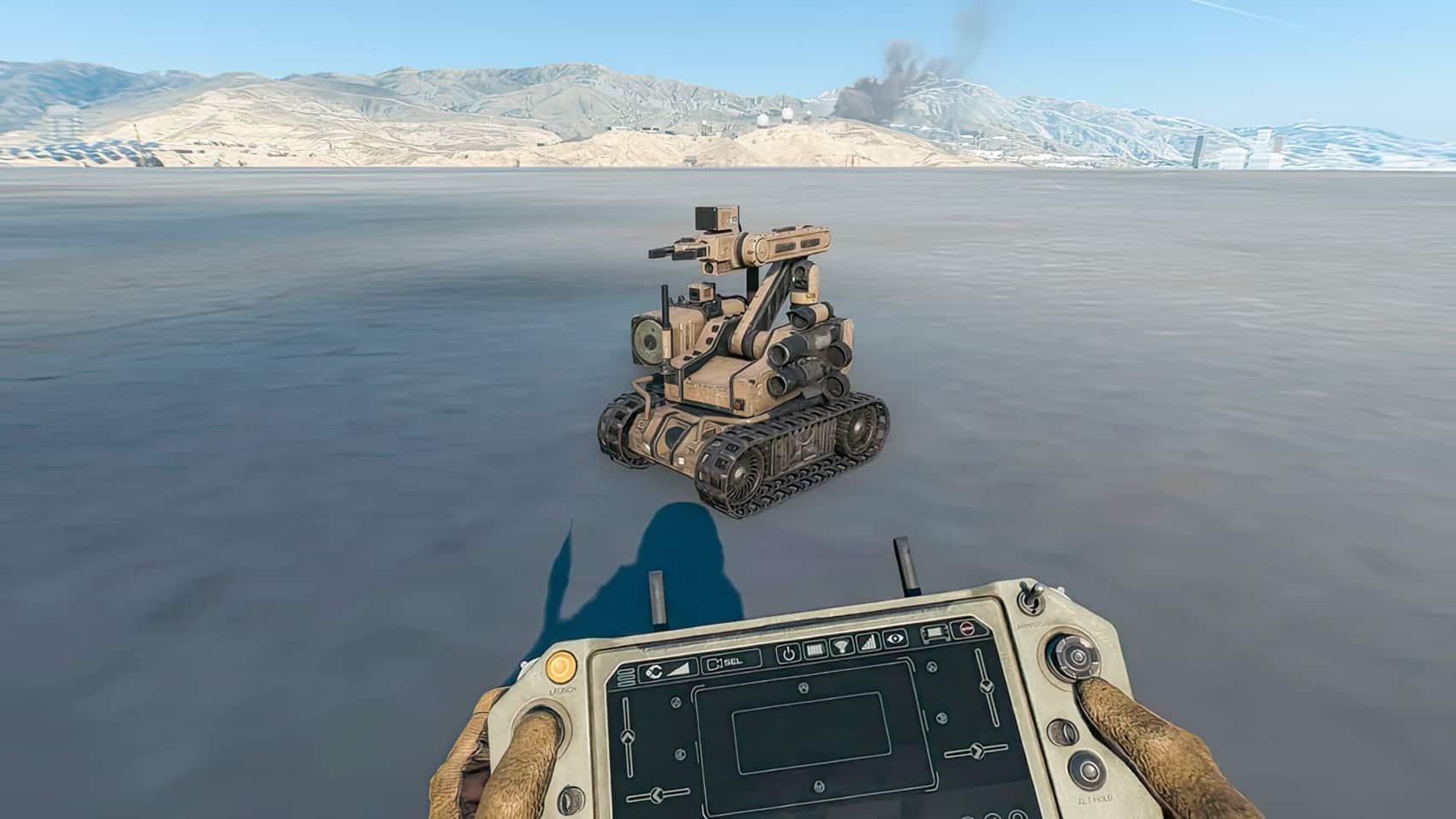1456x819 pixels.
Task: Tap the camera feed icon
Action: point(934,632)
